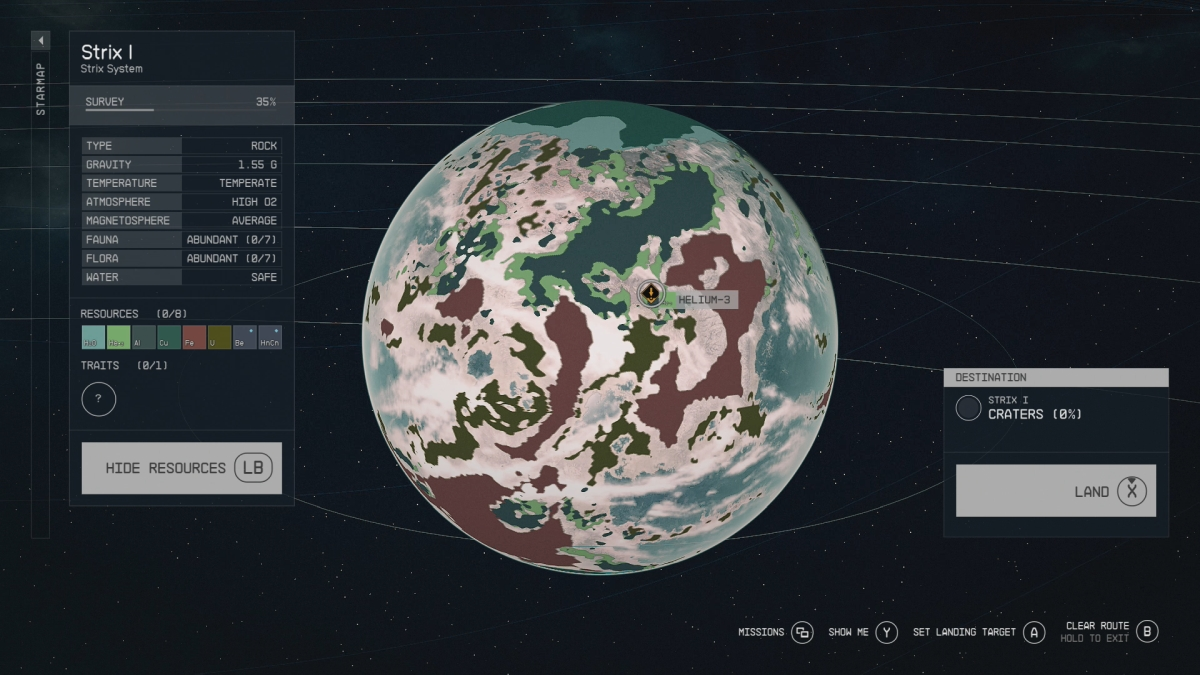The image size is (1200, 675).
Task: Inspect the unknown trait question mark
Action: [x=98, y=399]
